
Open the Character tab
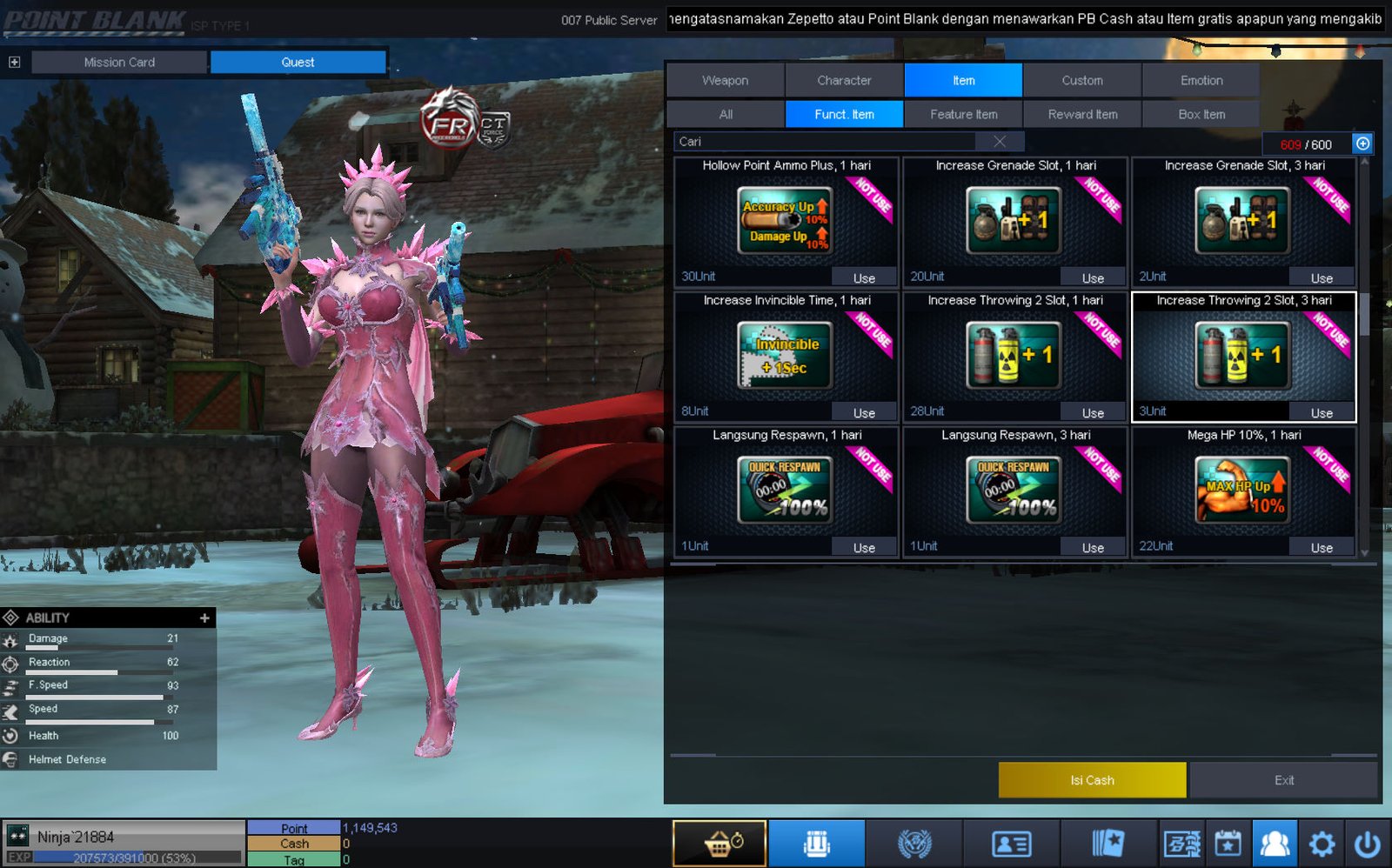pos(844,80)
